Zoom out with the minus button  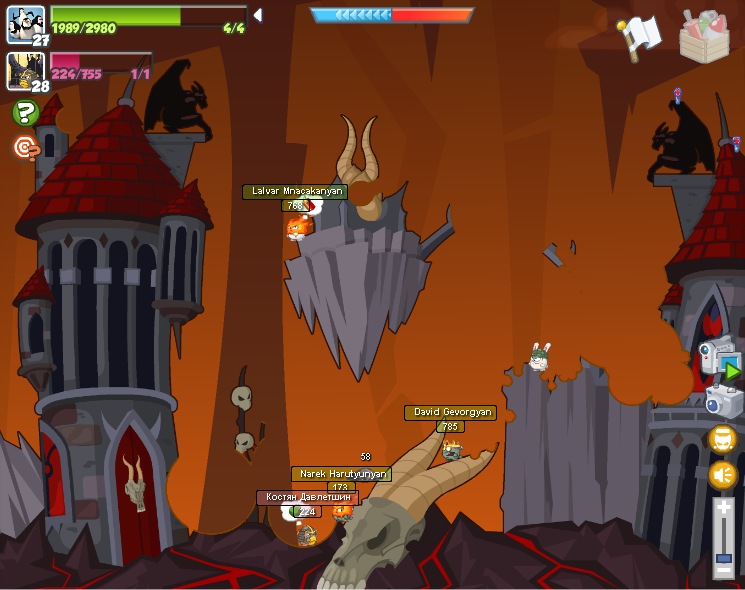[723, 570]
